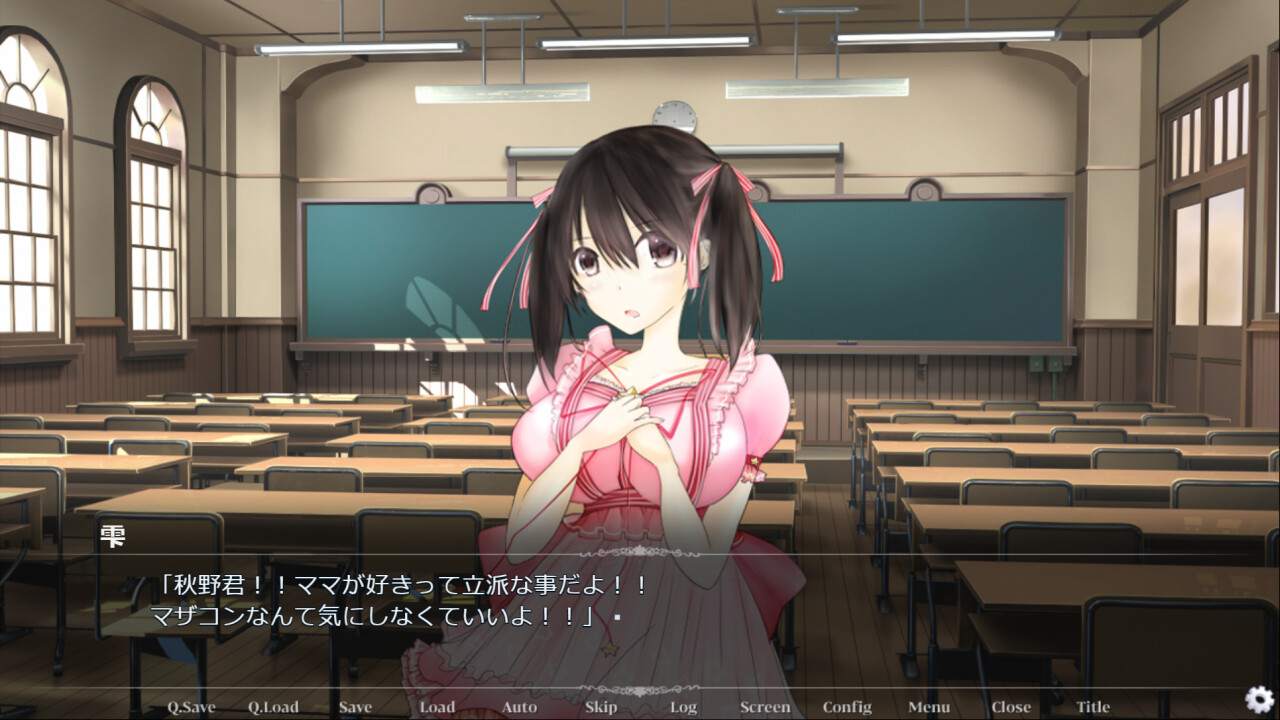Open the Config settings
Image resolution: width=1280 pixels, height=720 pixels.
pos(847,707)
